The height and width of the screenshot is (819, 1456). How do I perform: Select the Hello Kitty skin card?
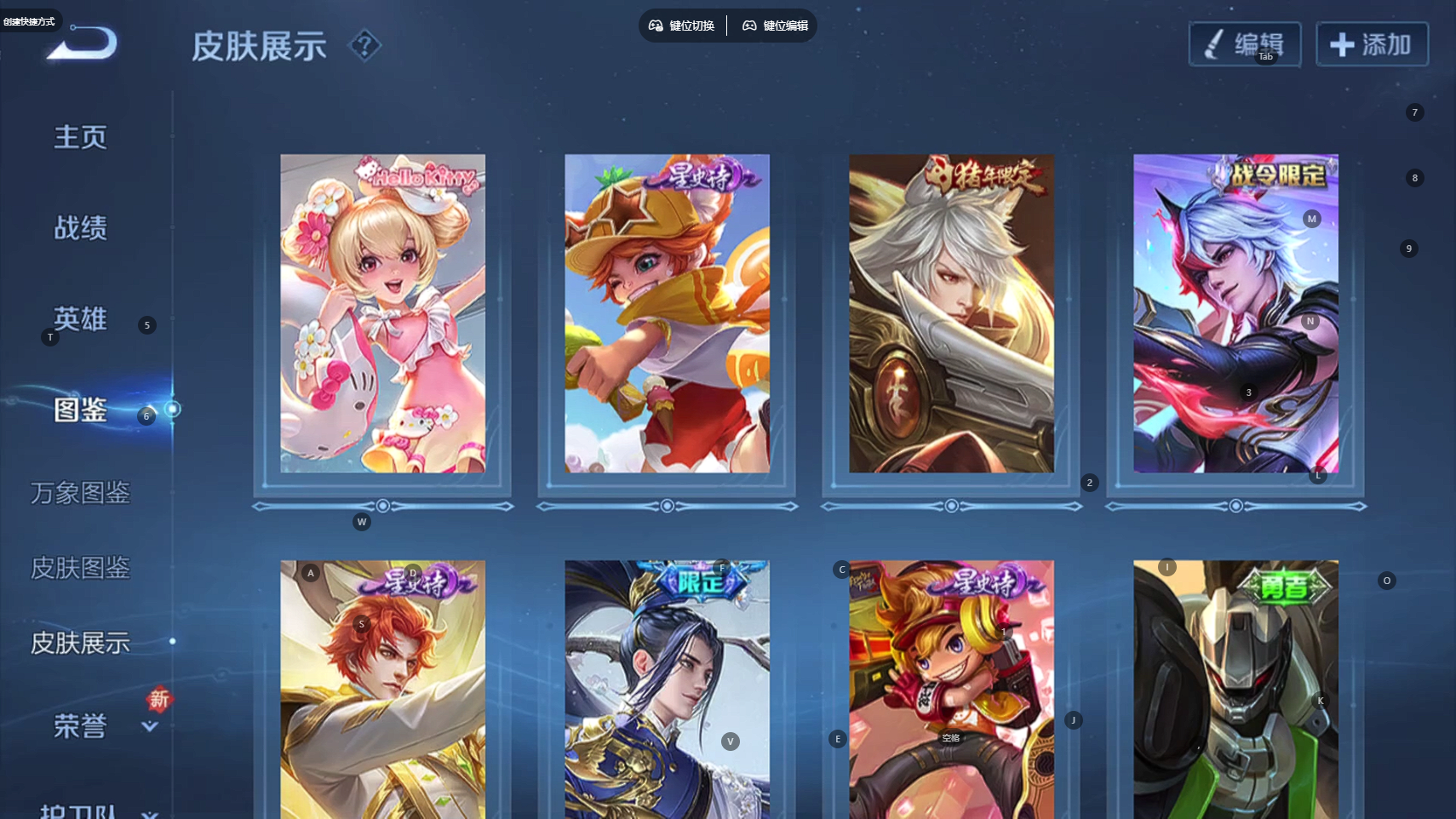click(x=382, y=313)
